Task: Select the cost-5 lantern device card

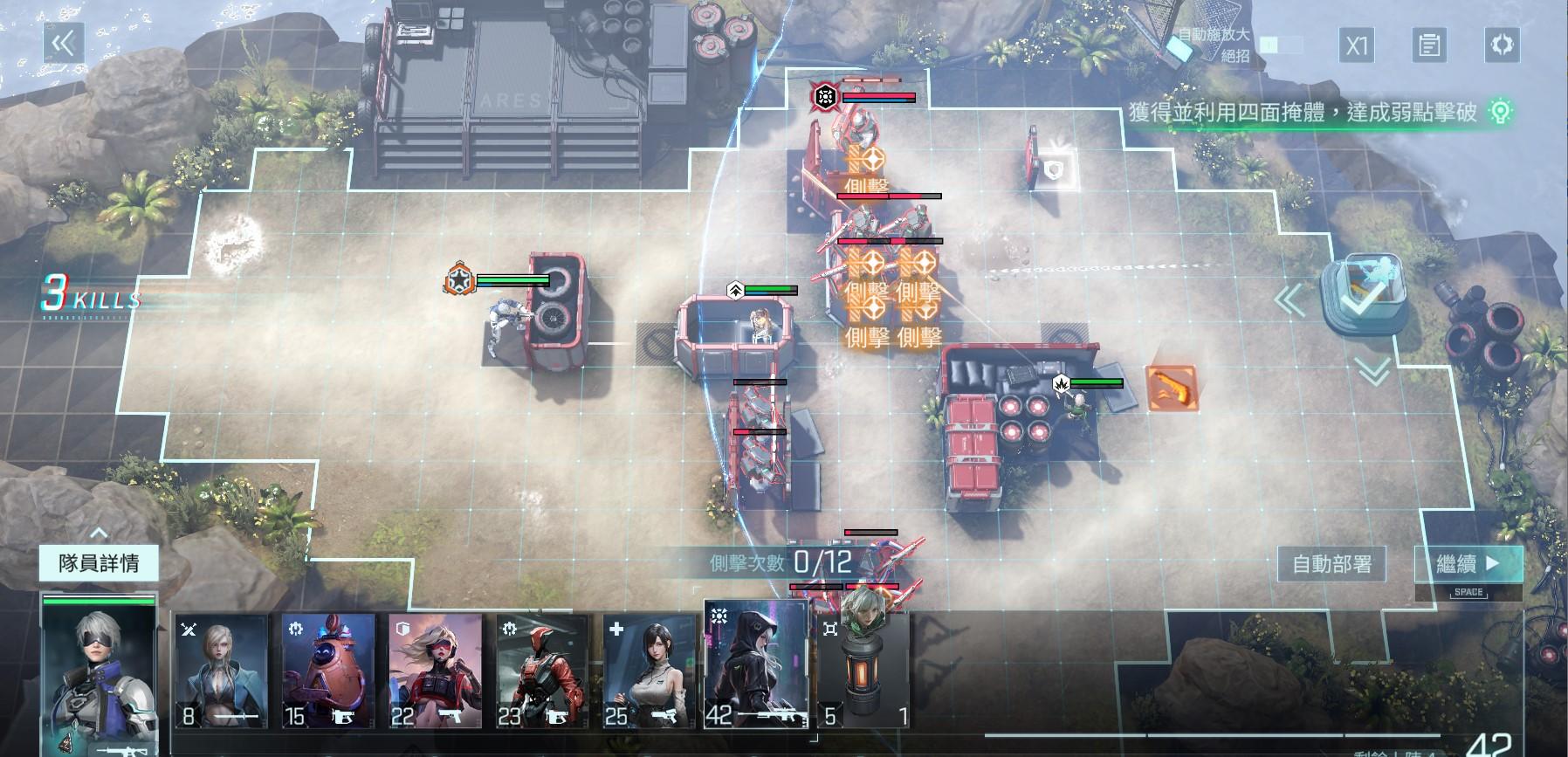Action: click(864, 671)
